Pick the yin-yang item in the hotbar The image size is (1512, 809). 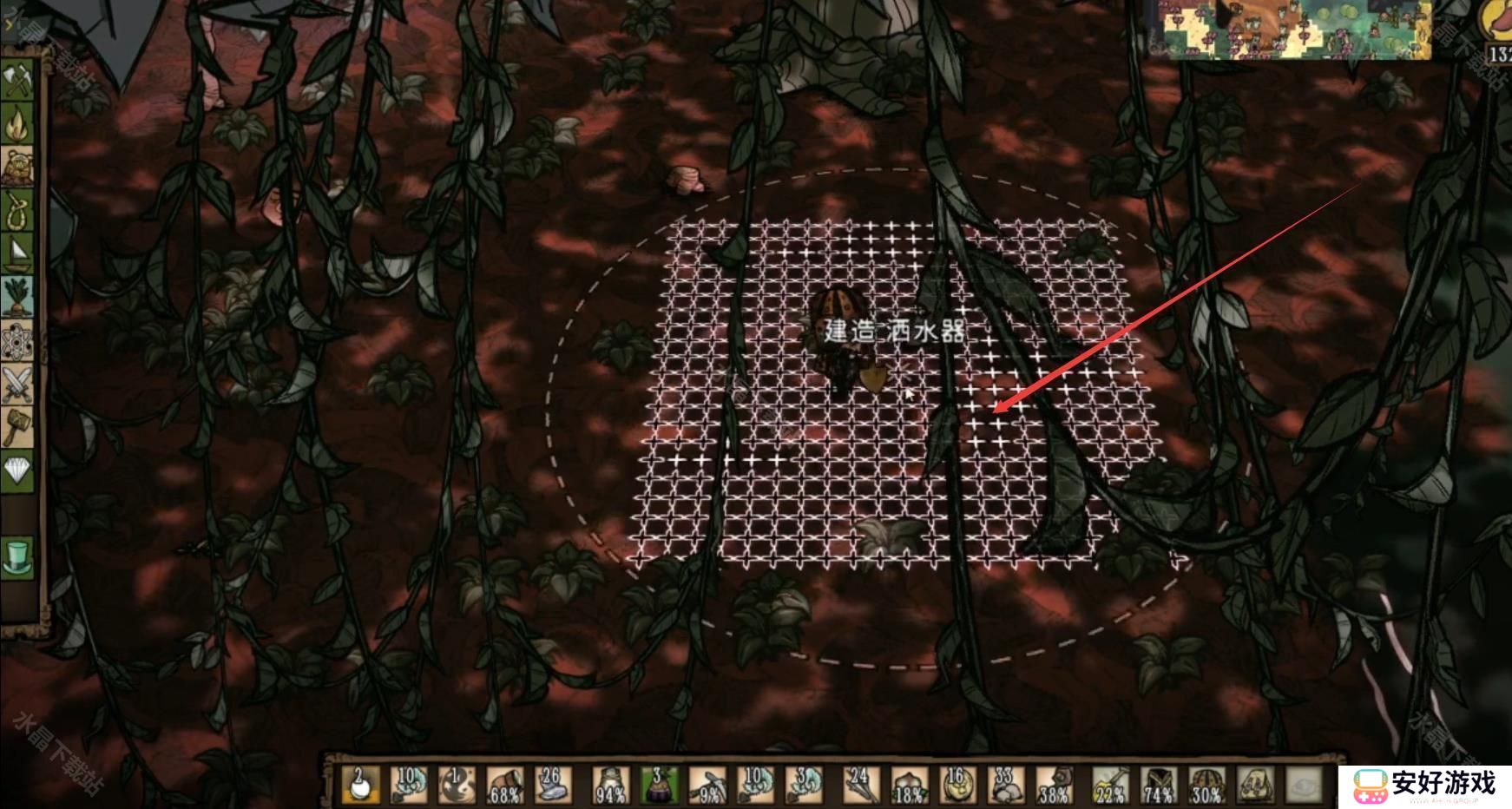(456, 785)
